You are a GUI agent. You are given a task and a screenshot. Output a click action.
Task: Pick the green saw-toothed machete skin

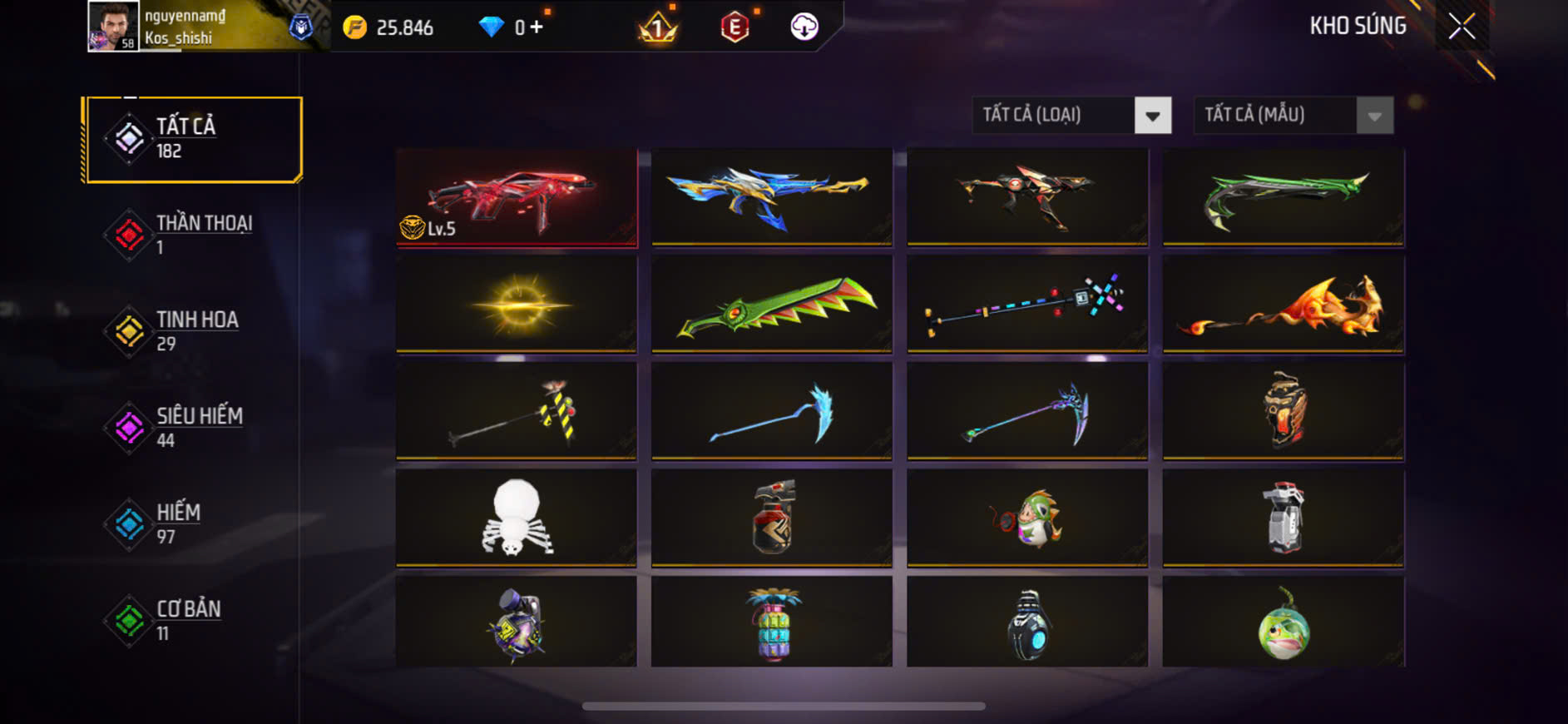tap(772, 305)
